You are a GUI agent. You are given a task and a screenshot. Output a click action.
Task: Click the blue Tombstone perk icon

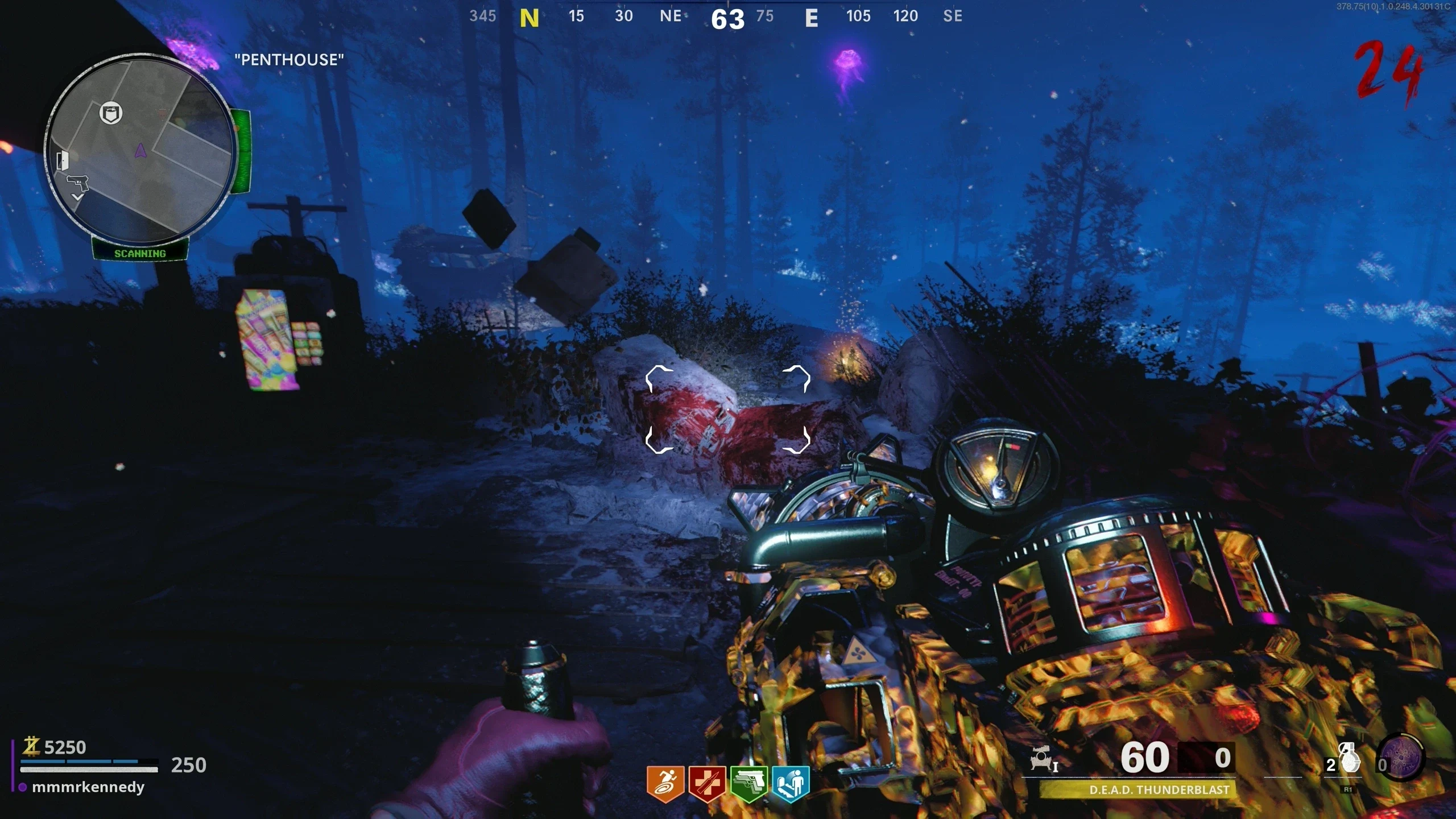coord(791,783)
